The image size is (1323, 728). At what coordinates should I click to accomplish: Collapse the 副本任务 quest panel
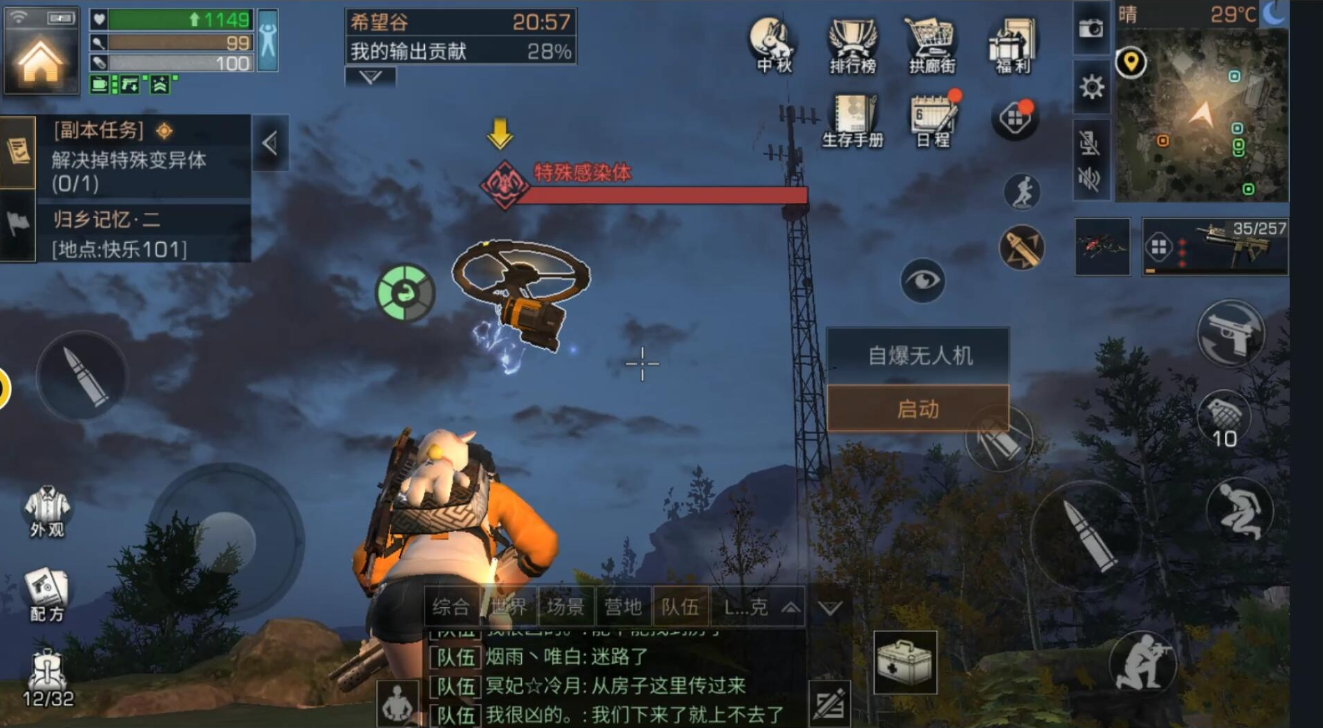coord(271,142)
